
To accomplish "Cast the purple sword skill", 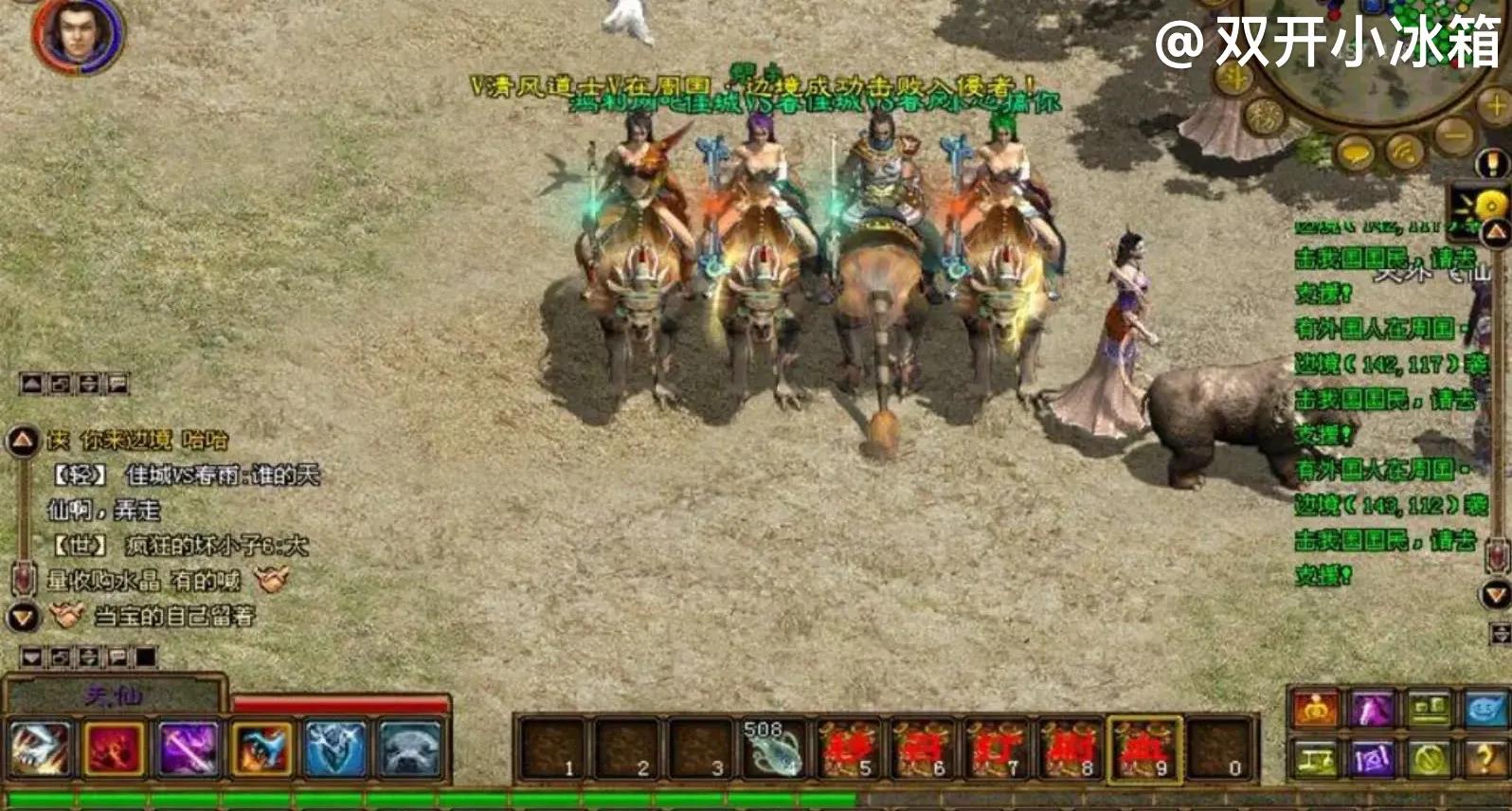I will (189, 749).
